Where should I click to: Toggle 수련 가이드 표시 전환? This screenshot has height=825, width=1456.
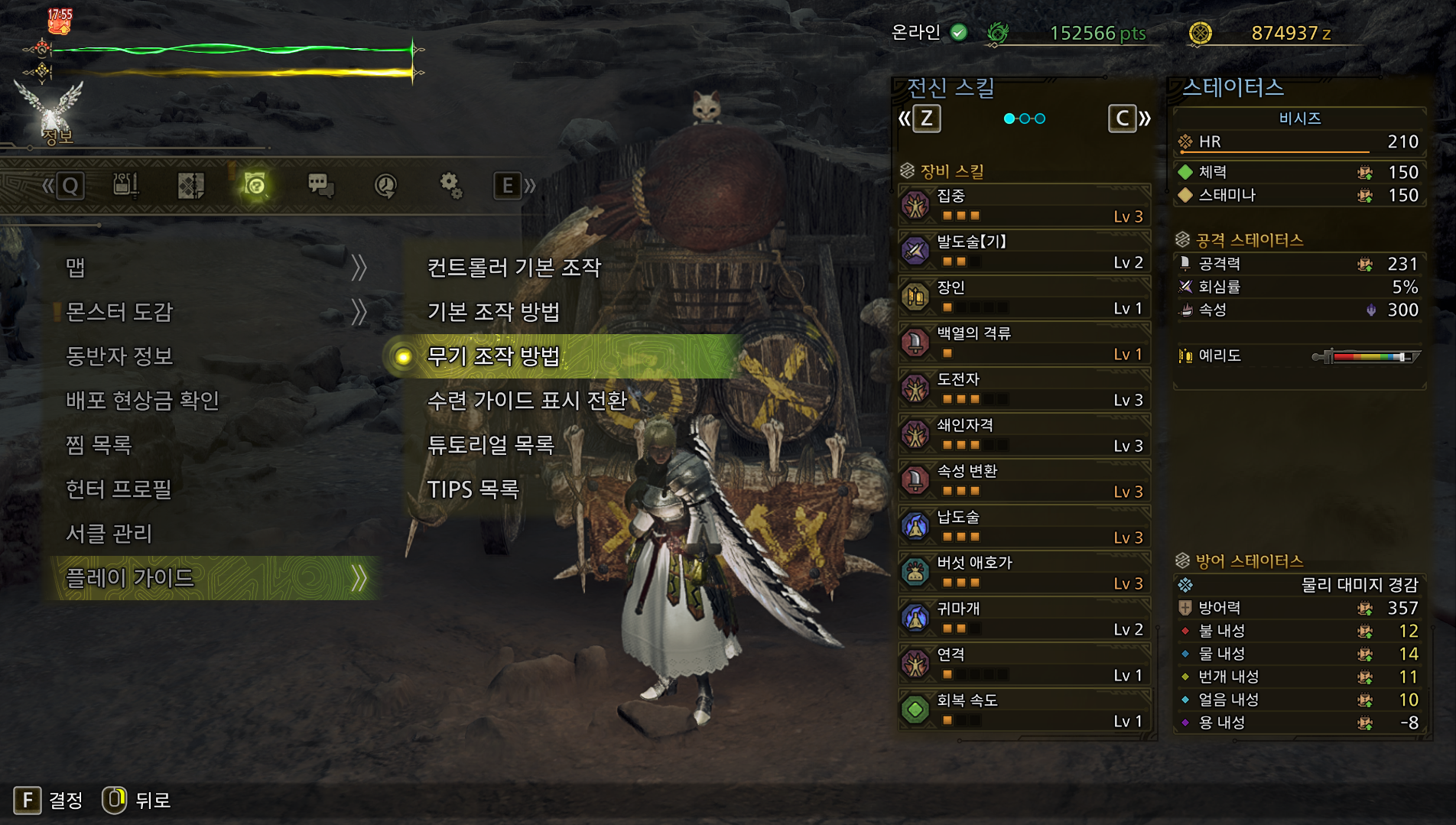tap(527, 401)
